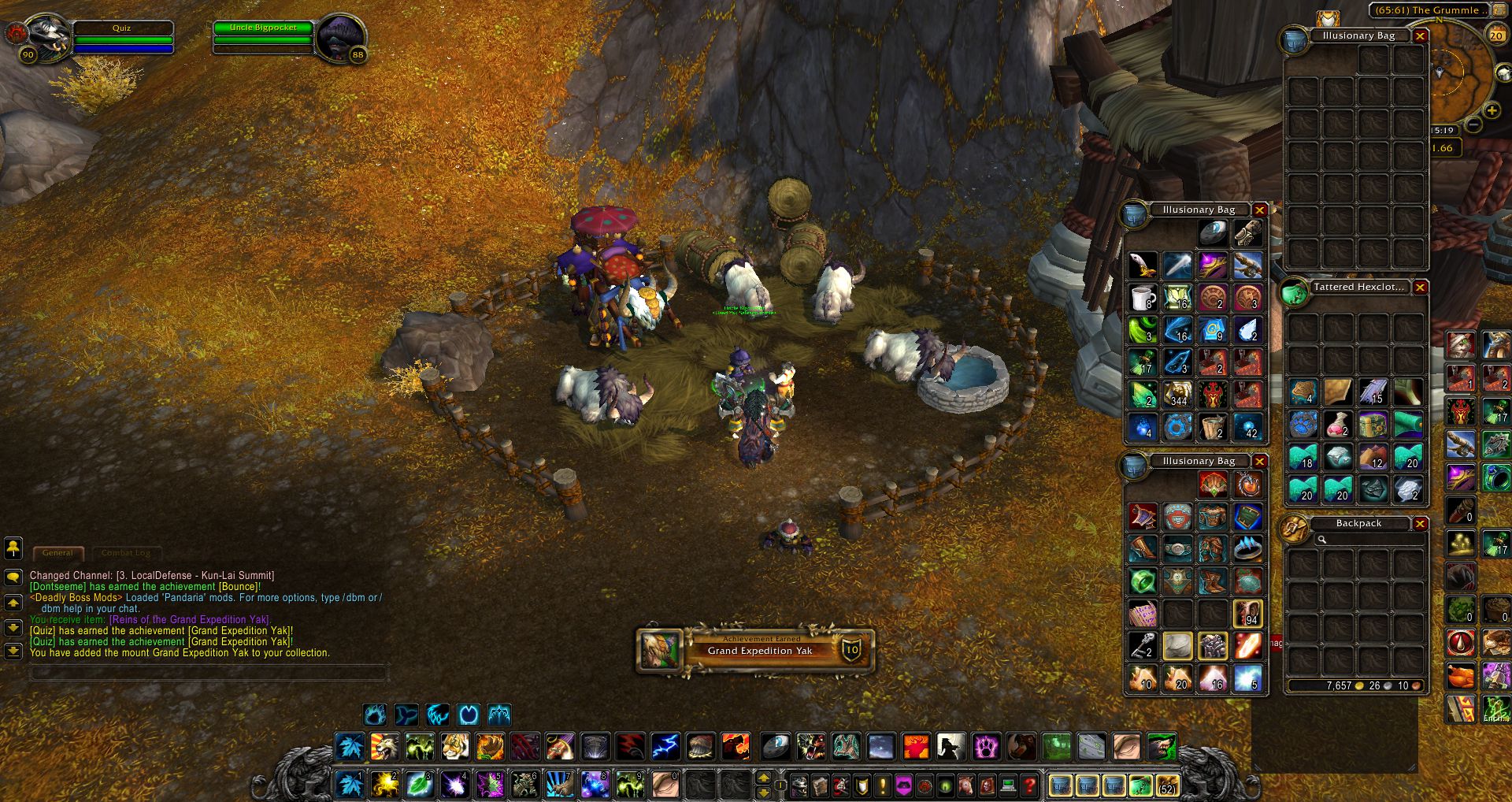Click the Grand Expedition Yak achievement popup
This screenshot has width=1512, height=802.
[756, 650]
